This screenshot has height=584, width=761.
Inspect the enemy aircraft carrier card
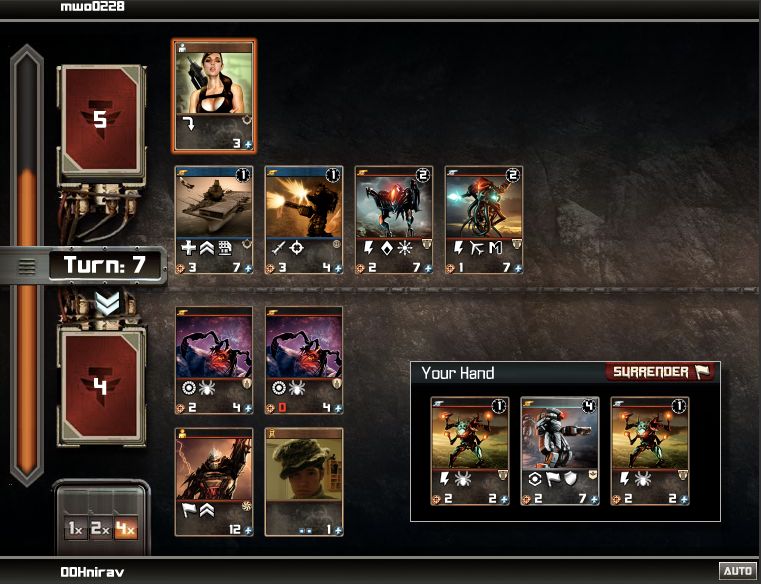[x=214, y=220]
